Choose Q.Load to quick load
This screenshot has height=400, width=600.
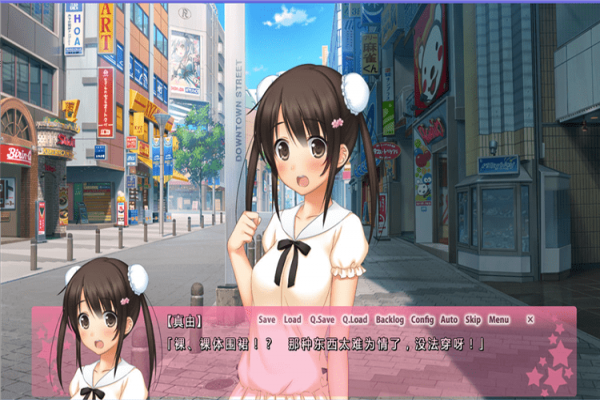(x=354, y=320)
